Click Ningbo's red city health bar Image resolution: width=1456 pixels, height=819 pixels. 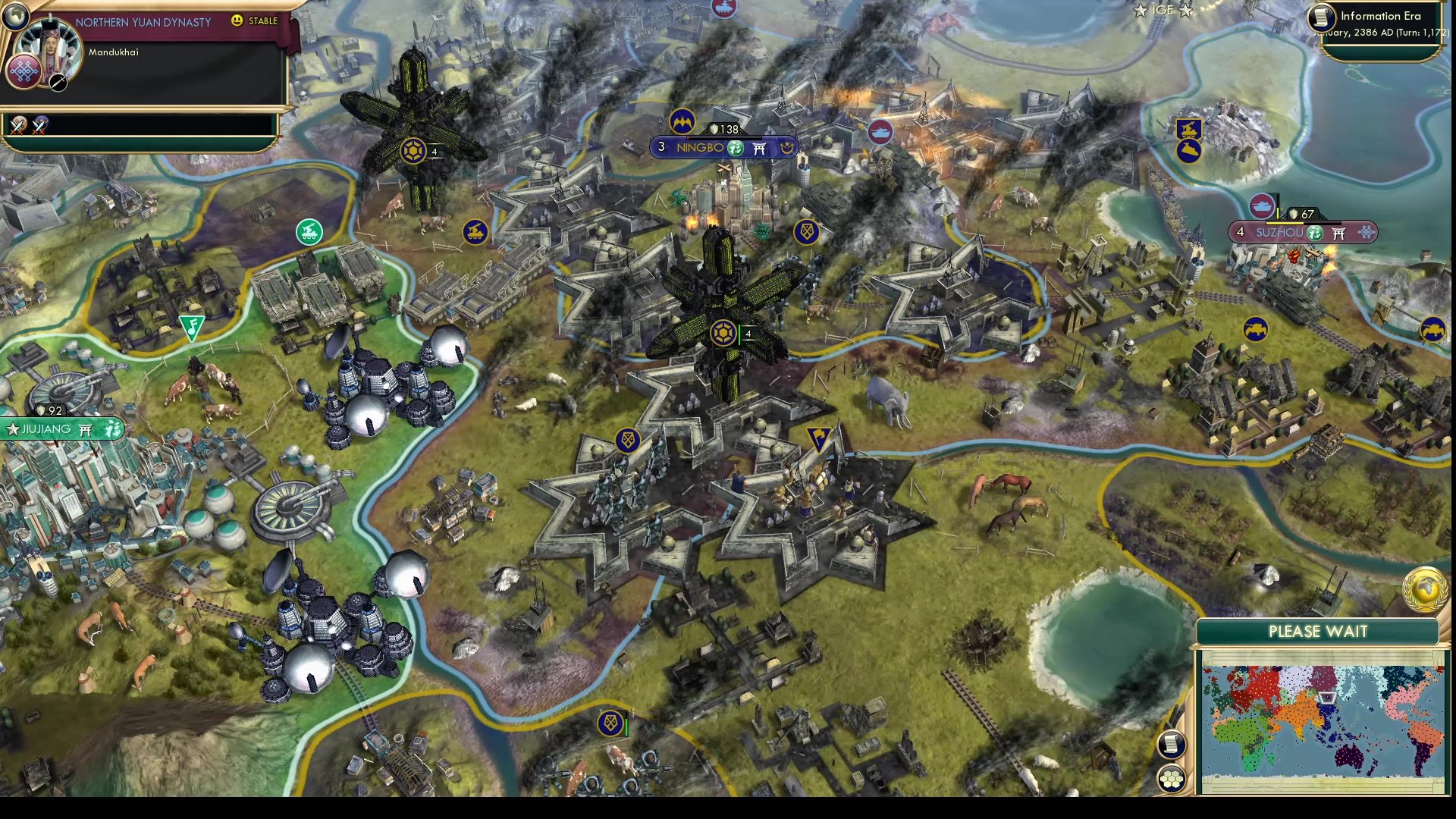pyautogui.click(x=723, y=138)
